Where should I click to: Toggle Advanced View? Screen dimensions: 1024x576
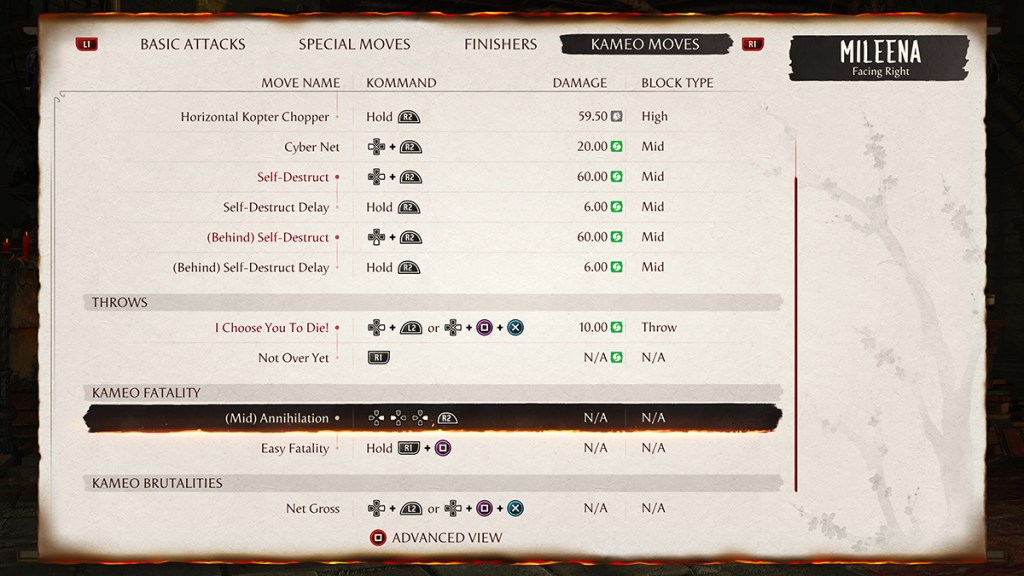coord(436,538)
